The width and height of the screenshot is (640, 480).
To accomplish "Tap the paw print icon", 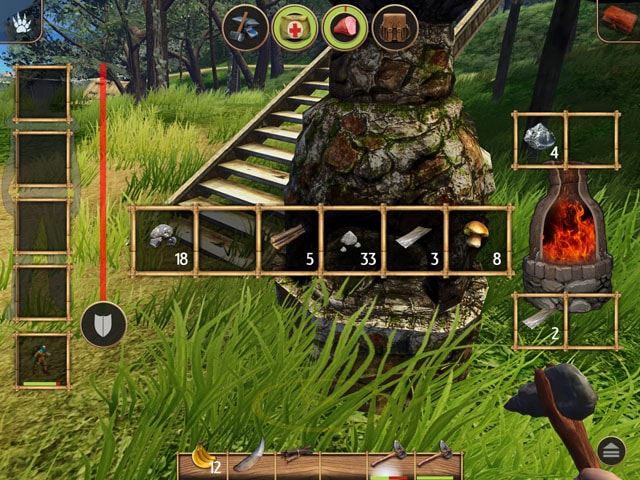I will (22, 22).
